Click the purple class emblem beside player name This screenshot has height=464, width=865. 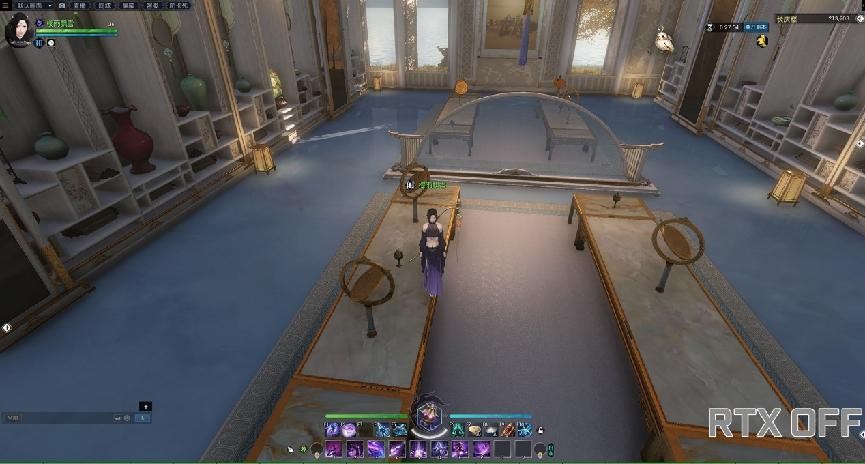[x=39, y=23]
